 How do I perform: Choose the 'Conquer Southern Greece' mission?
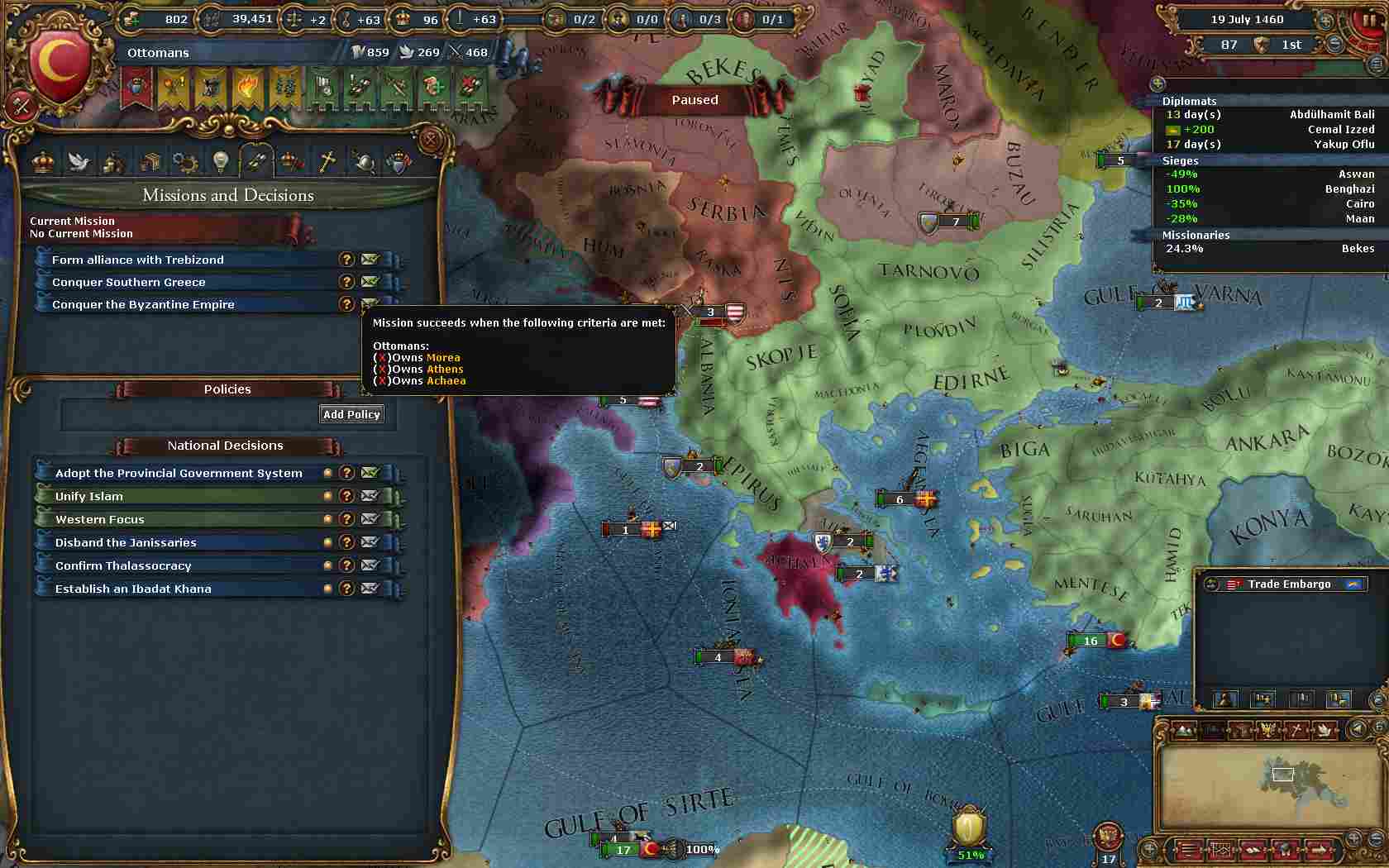[x=129, y=282]
